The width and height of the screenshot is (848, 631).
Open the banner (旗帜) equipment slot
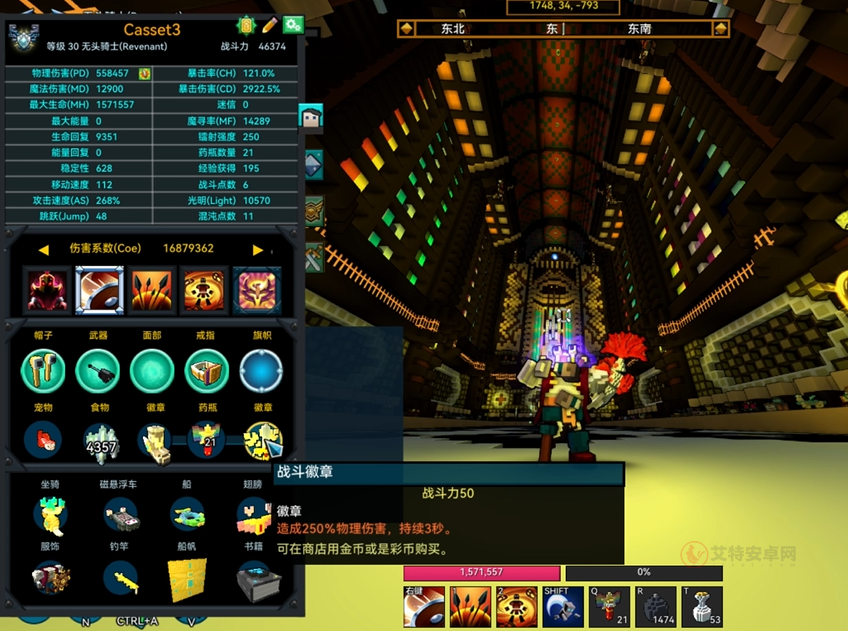[261, 372]
